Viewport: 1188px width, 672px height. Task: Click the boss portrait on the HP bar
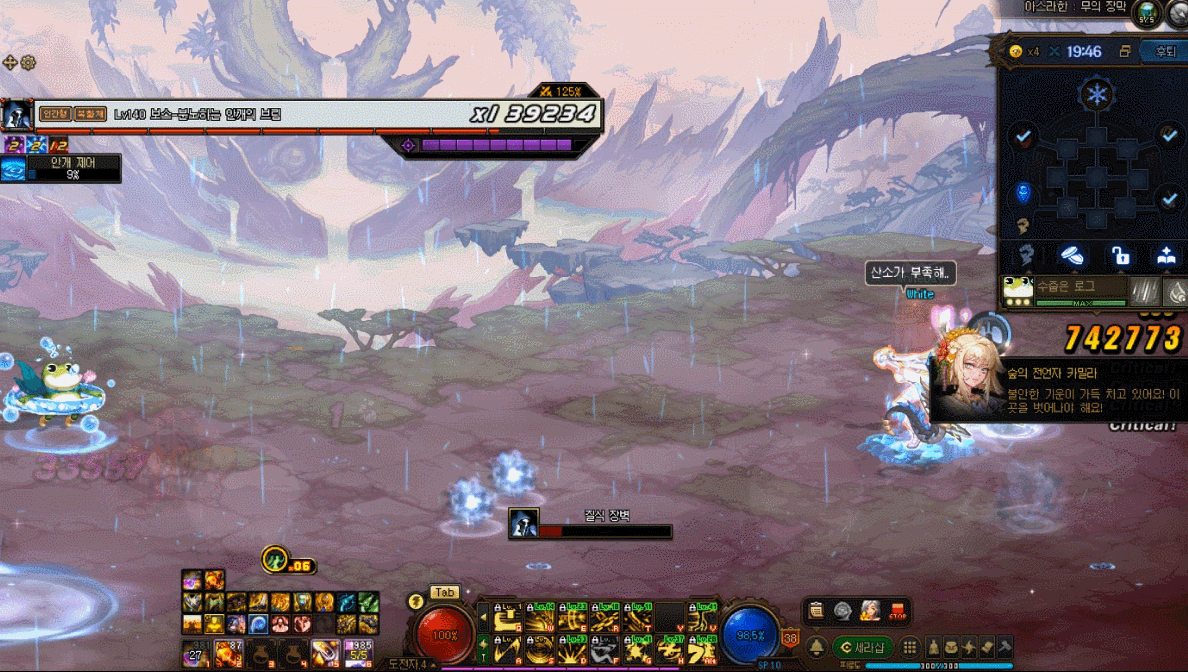(15, 115)
